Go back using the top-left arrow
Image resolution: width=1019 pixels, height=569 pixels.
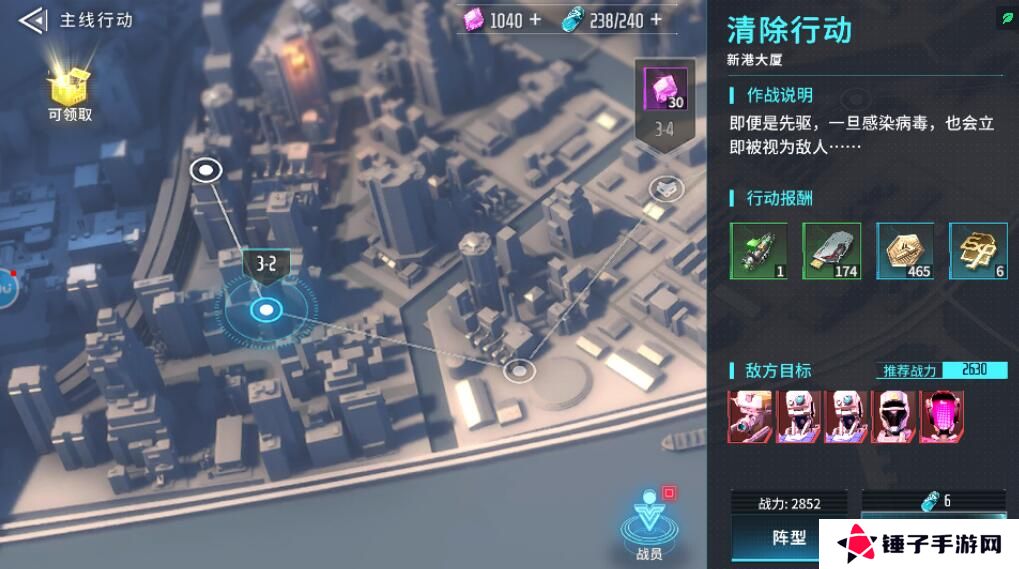(32, 19)
